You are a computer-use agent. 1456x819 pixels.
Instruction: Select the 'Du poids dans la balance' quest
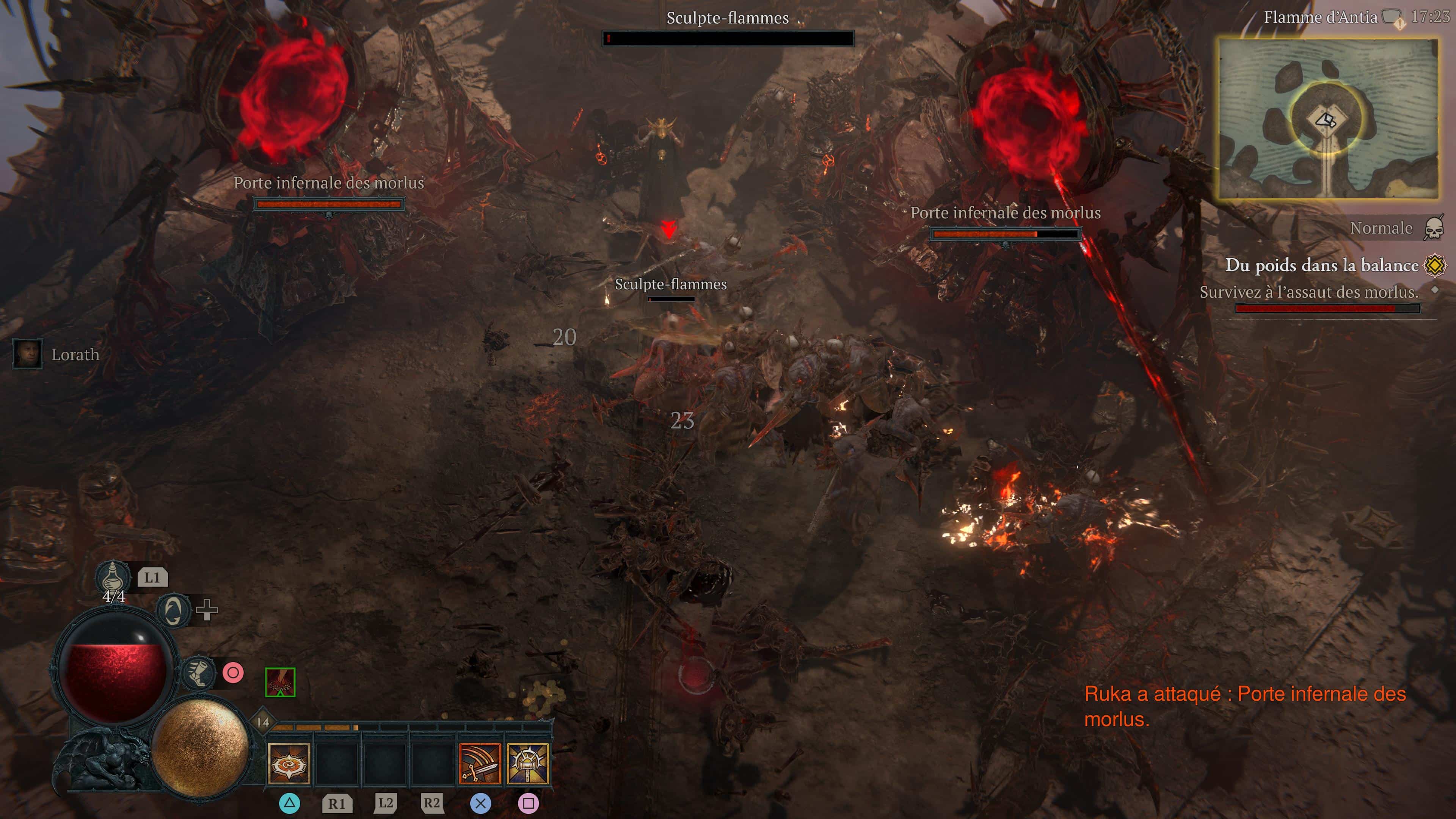click(1321, 265)
